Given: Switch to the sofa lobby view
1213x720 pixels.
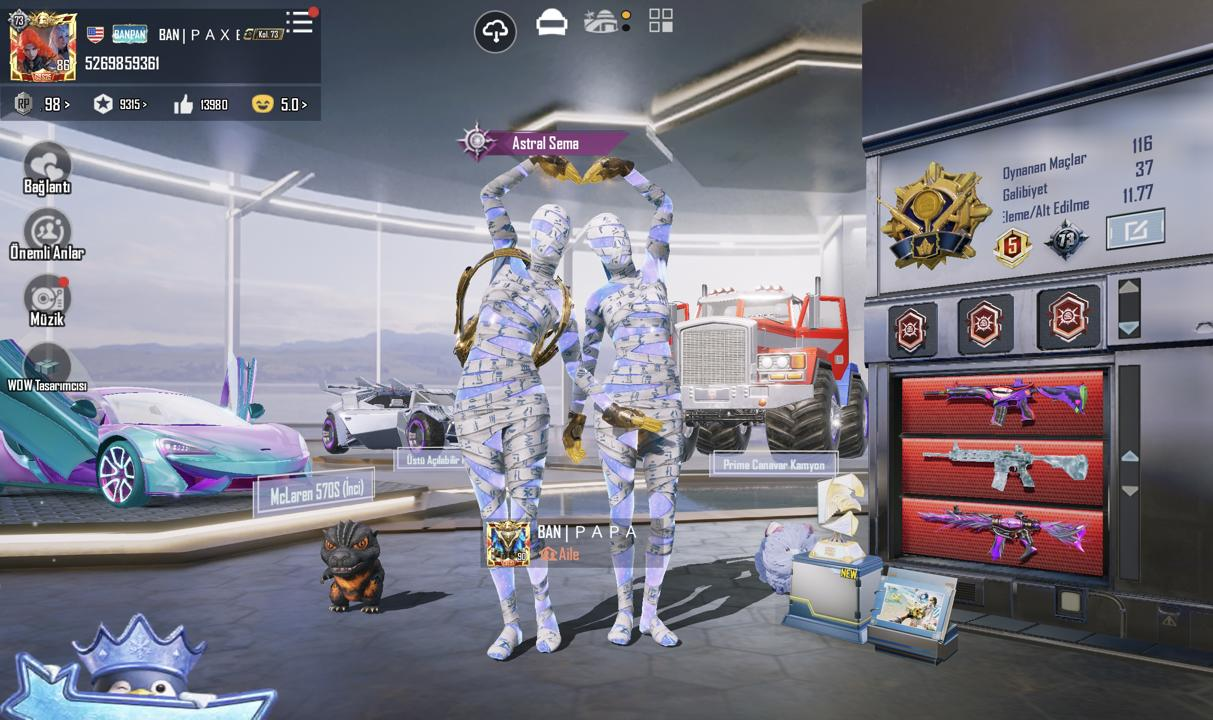Looking at the screenshot, I should pyautogui.click(x=551, y=22).
